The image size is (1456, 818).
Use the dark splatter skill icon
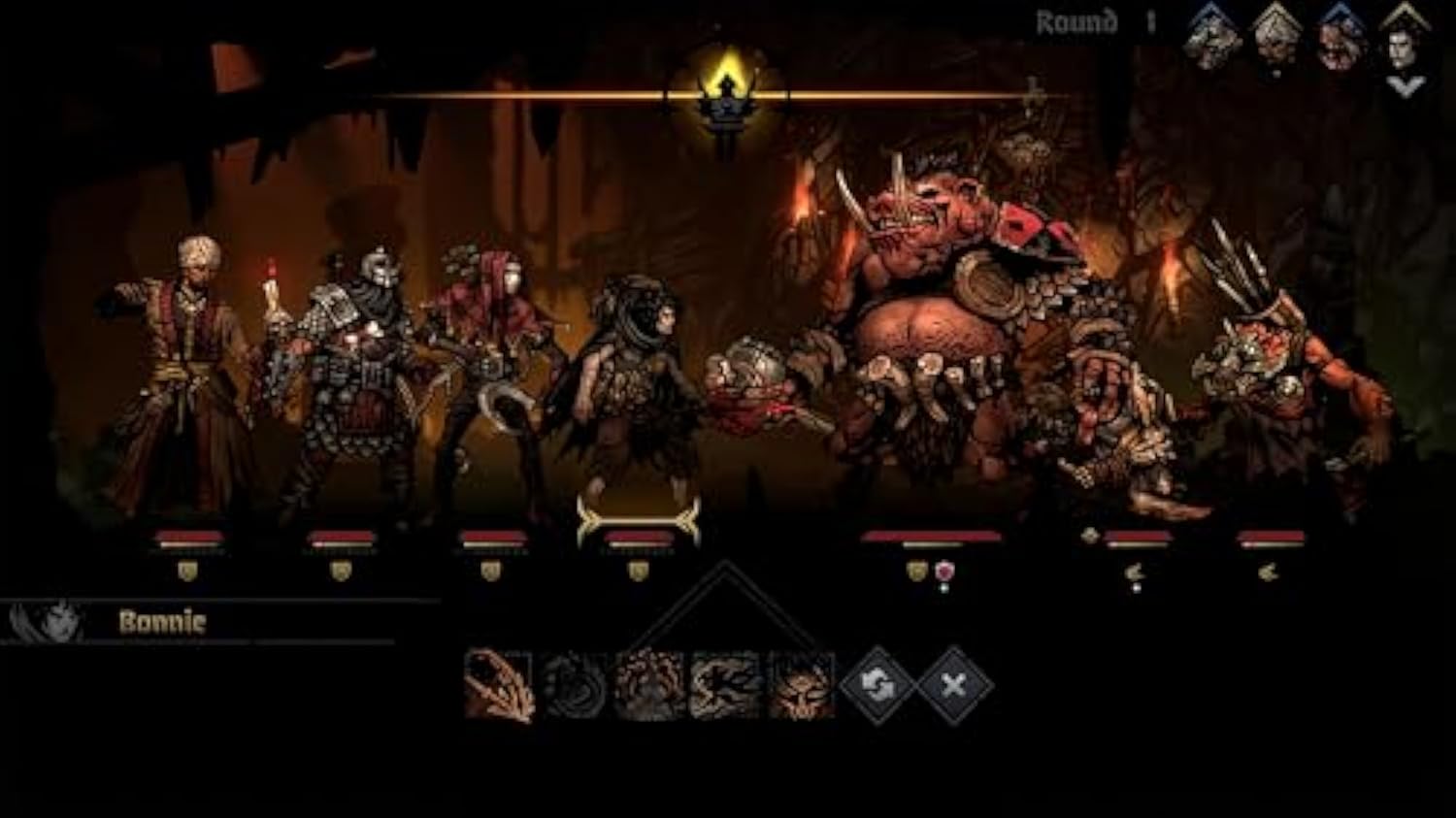tap(725, 685)
